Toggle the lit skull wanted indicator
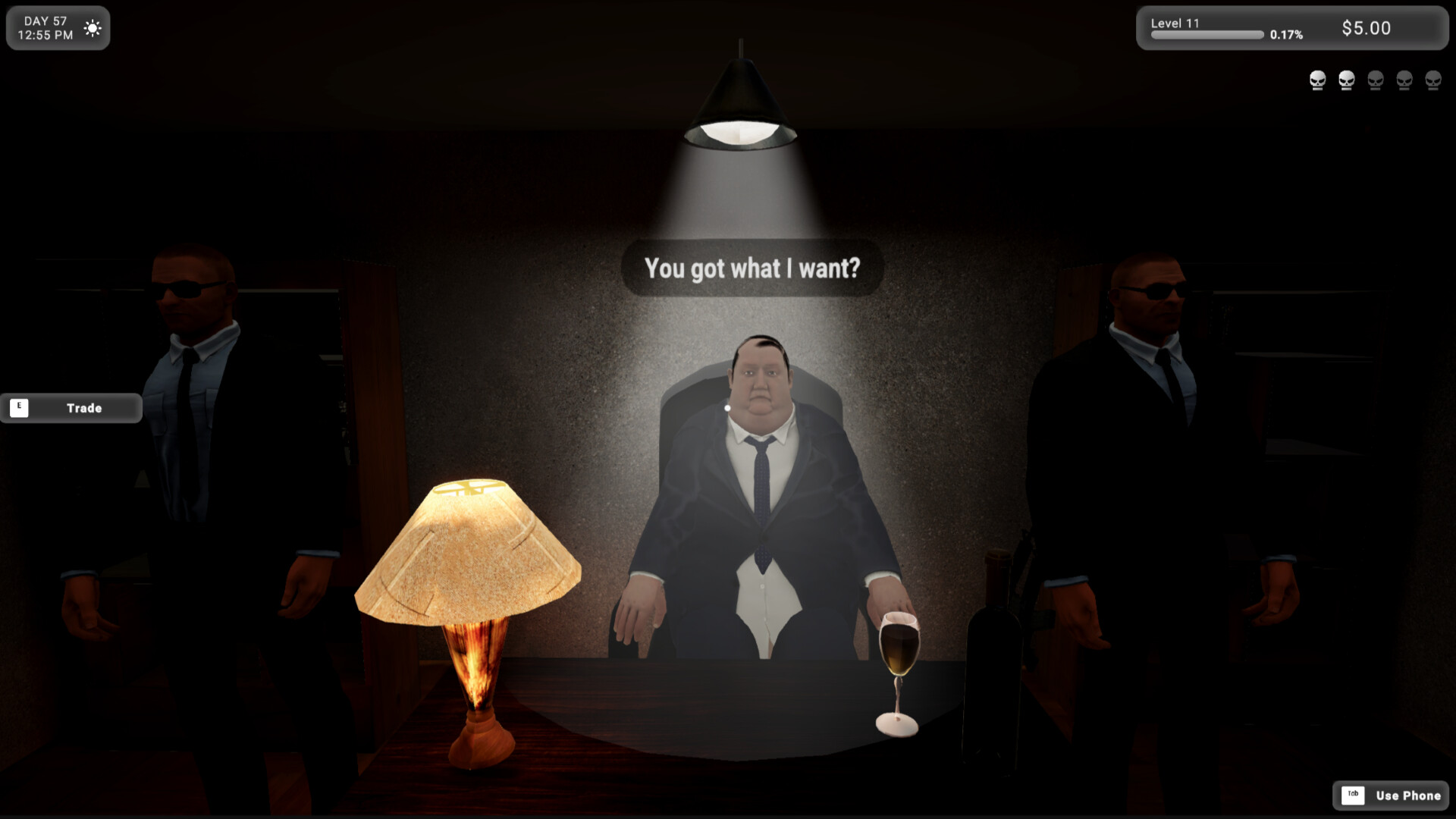 click(x=1317, y=80)
